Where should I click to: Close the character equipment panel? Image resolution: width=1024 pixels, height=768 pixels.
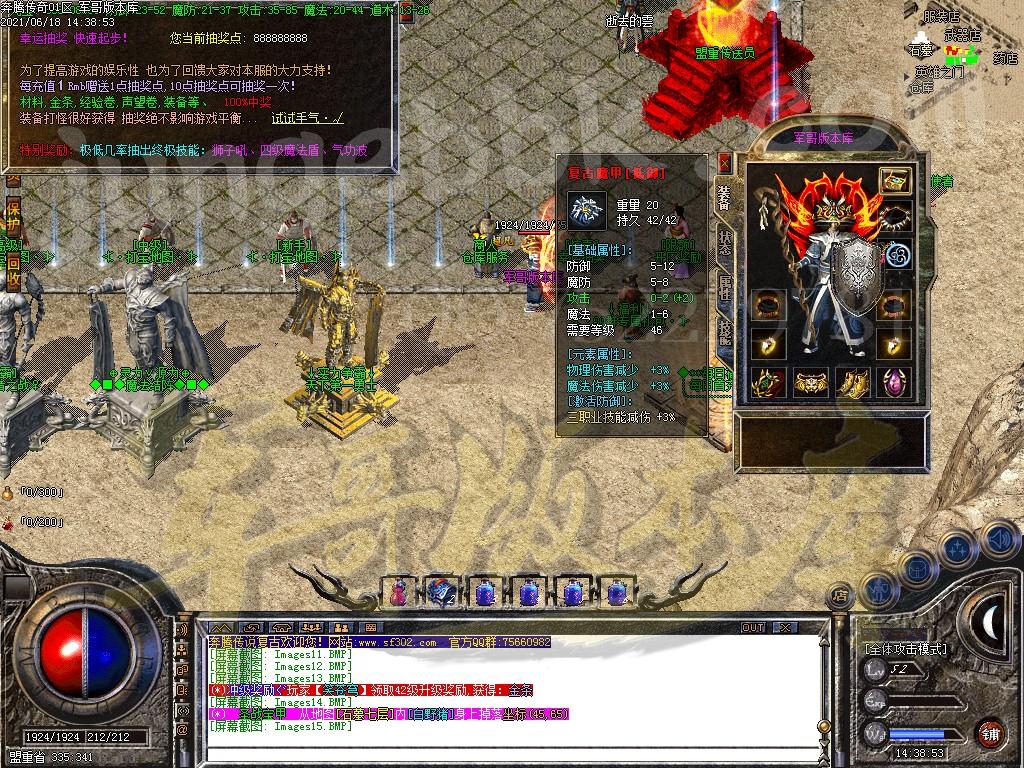pyautogui.click(x=725, y=164)
